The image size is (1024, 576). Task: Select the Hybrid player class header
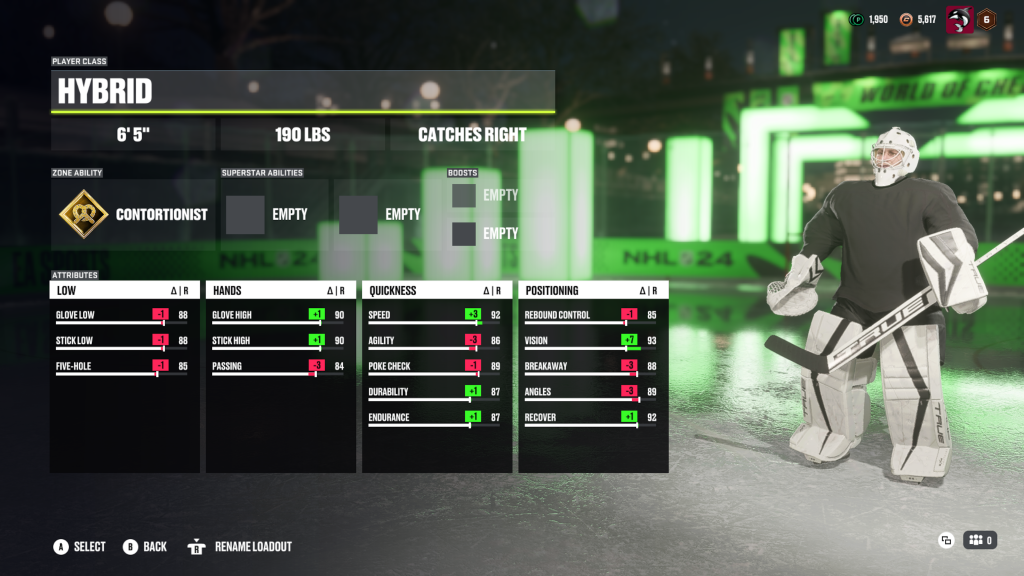pyautogui.click(x=303, y=91)
